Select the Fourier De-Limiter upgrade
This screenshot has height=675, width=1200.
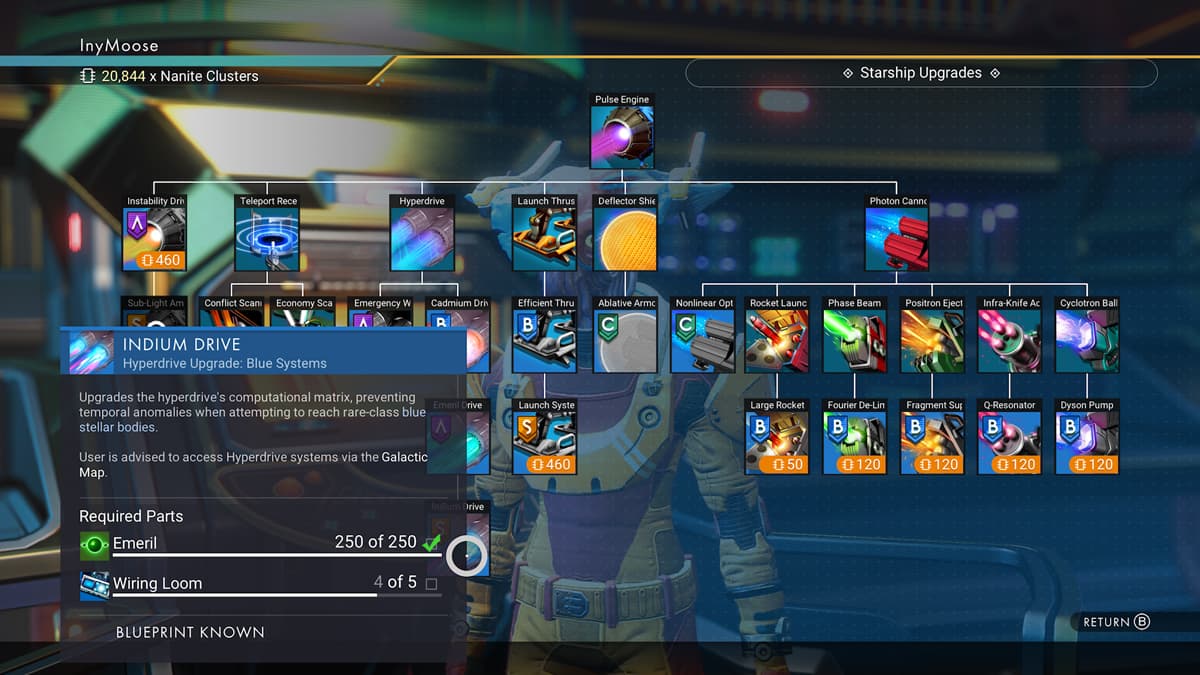[855, 443]
